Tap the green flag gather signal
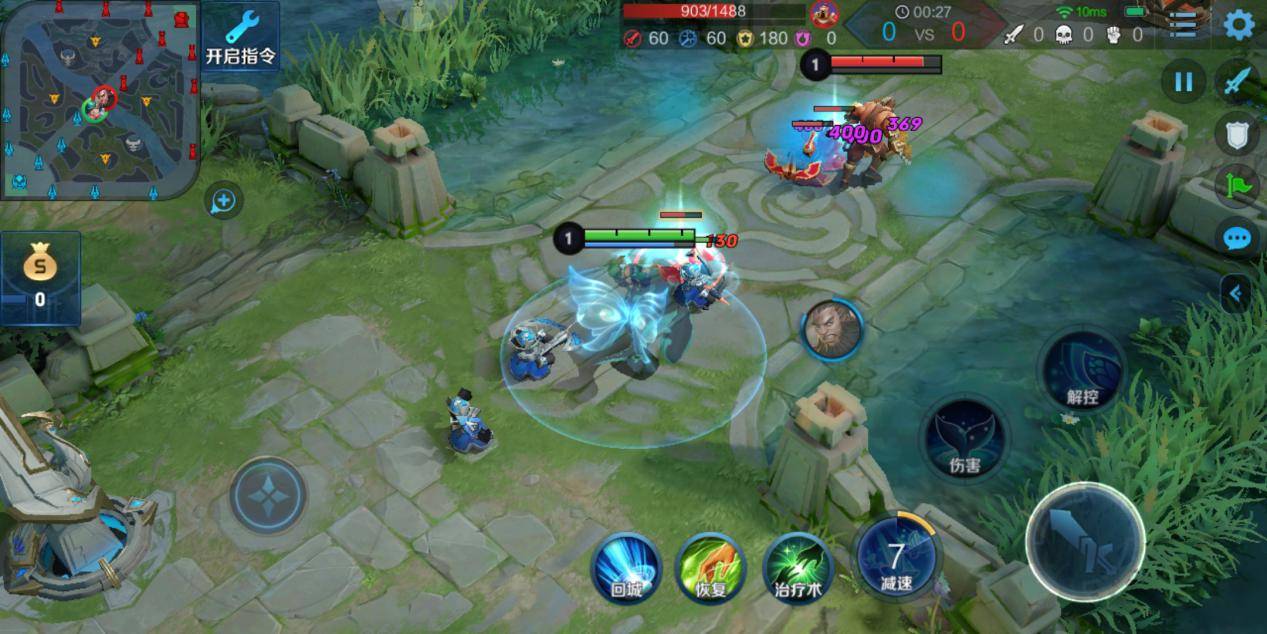The height and width of the screenshot is (634, 1267). pyautogui.click(x=1237, y=186)
